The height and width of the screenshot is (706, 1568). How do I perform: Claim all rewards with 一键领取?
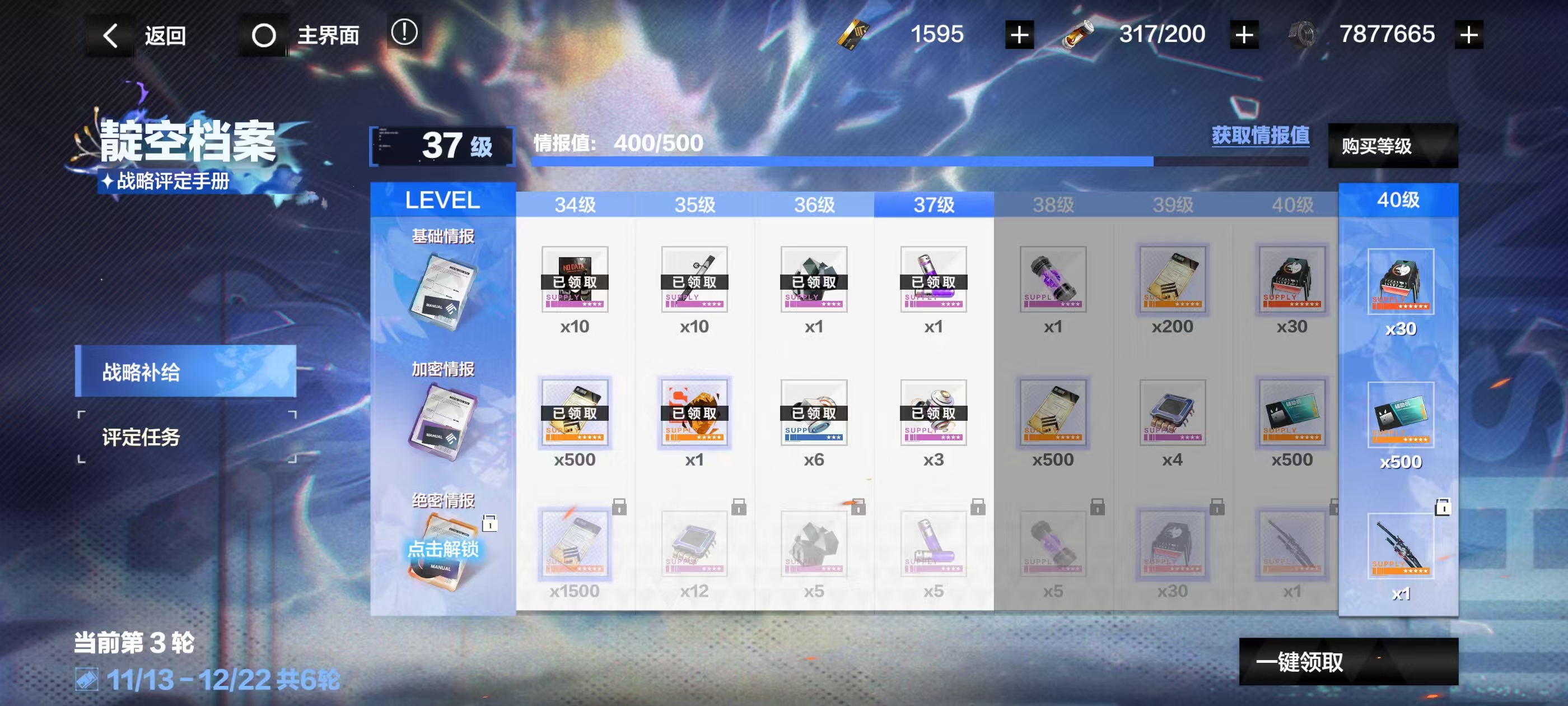coord(1348,662)
